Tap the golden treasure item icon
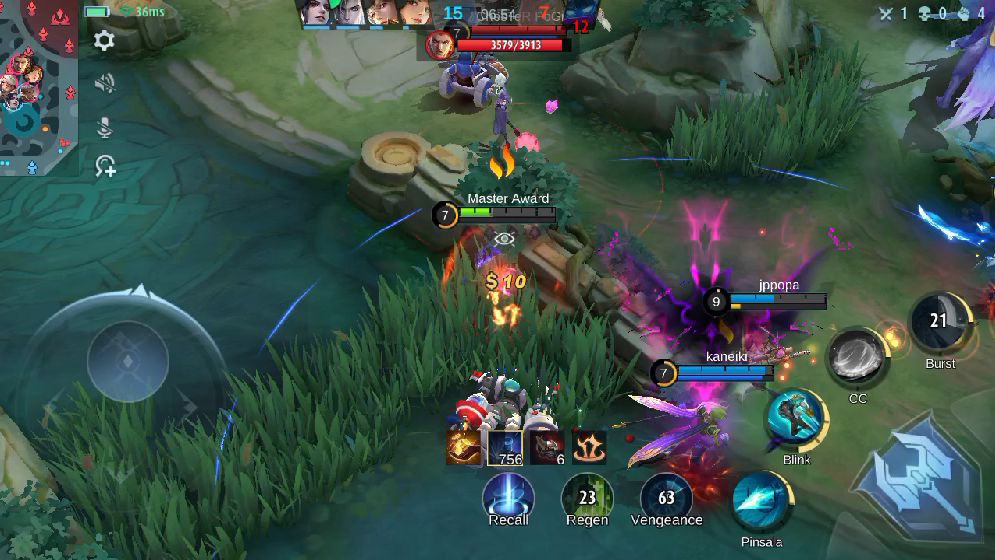 (x=464, y=447)
